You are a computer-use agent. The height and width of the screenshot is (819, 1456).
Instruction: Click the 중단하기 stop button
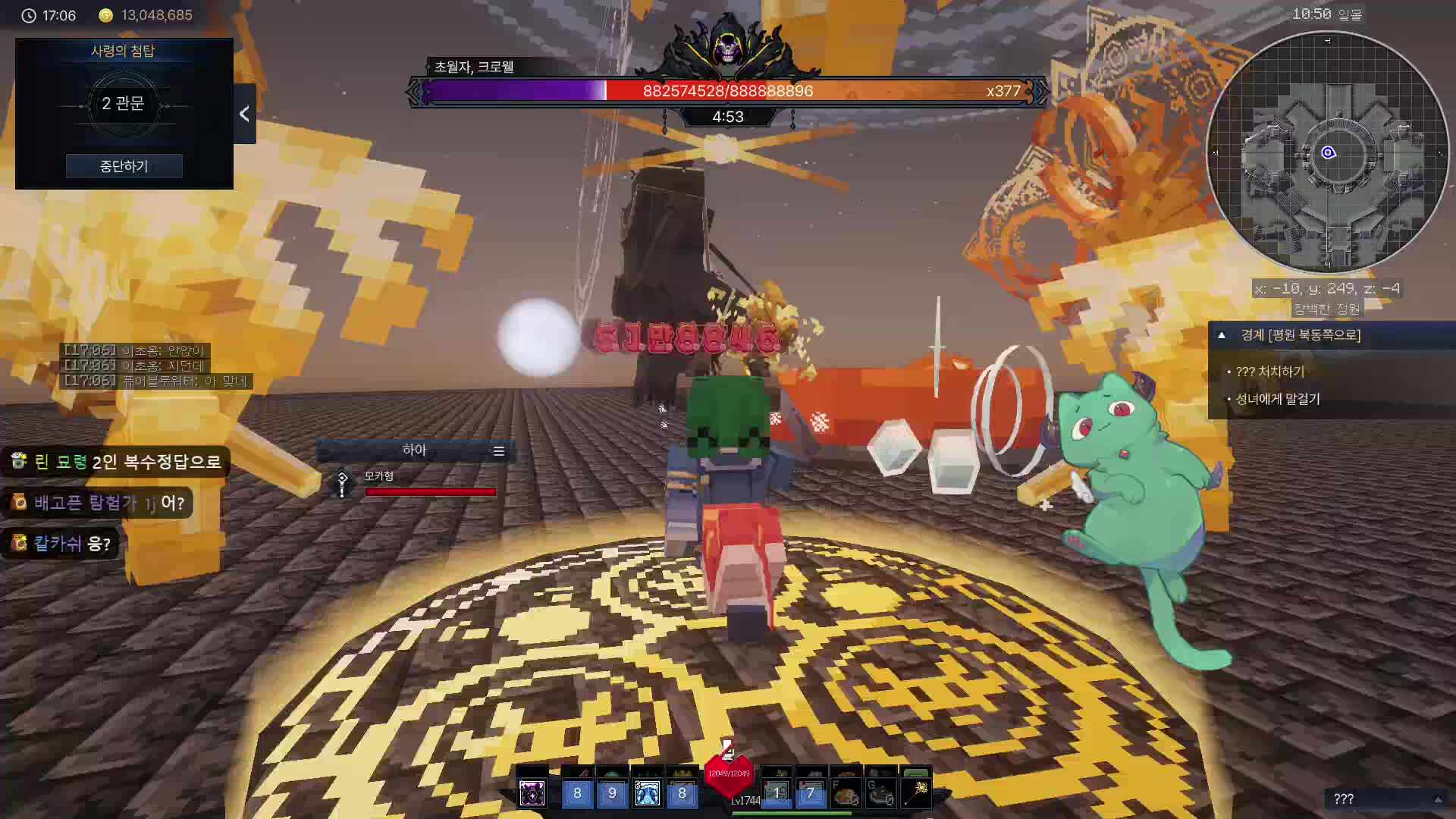[124, 166]
